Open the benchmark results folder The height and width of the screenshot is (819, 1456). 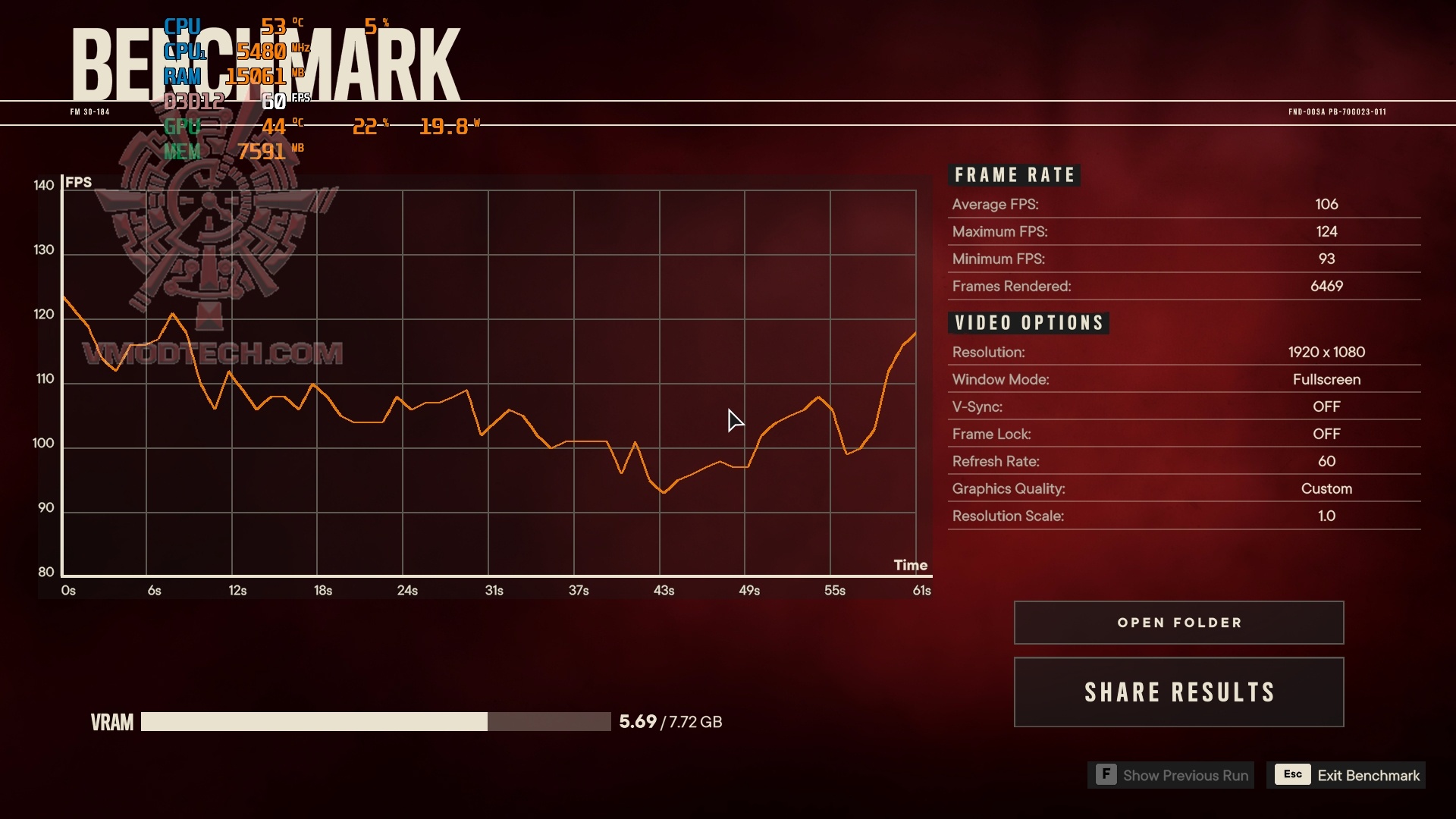tap(1178, 623)
